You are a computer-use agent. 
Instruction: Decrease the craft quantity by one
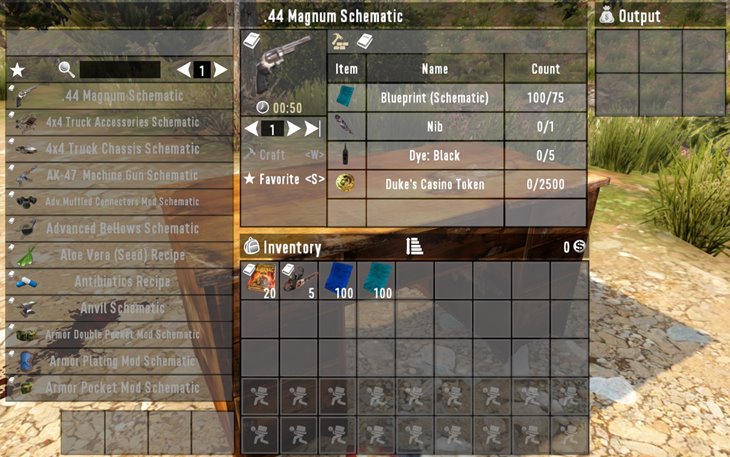[x=251, y=129]
